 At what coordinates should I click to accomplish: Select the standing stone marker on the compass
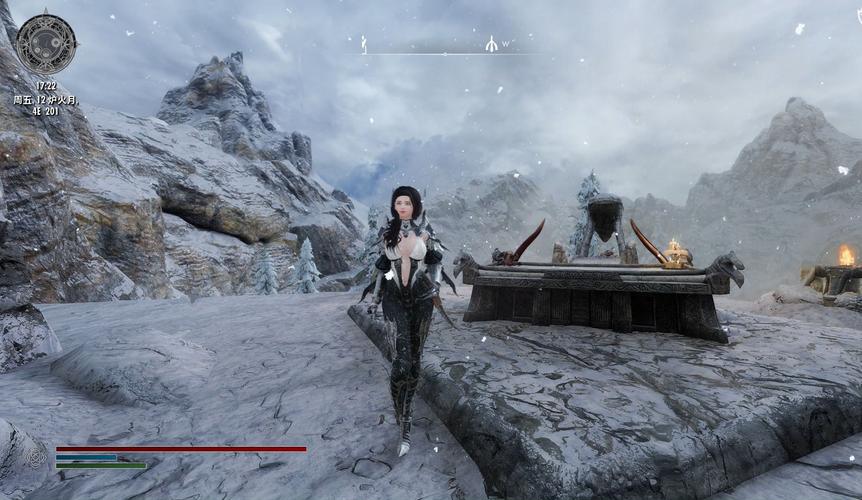[x=365, y=44]
